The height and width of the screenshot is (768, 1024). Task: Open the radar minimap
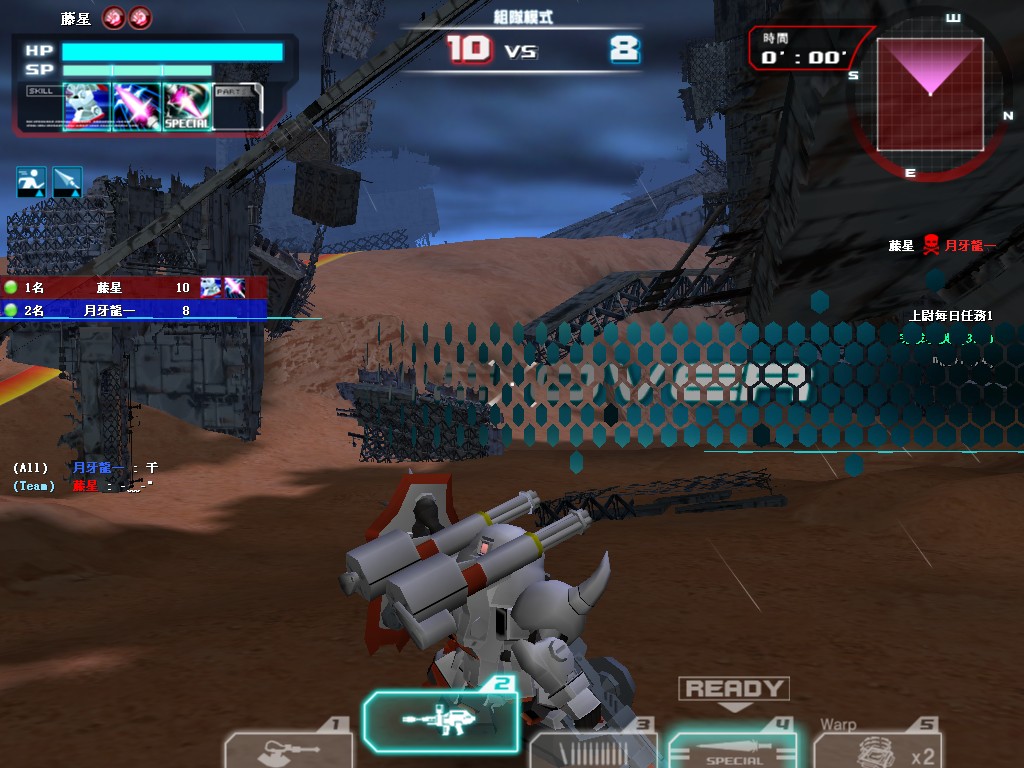(930, 94)
